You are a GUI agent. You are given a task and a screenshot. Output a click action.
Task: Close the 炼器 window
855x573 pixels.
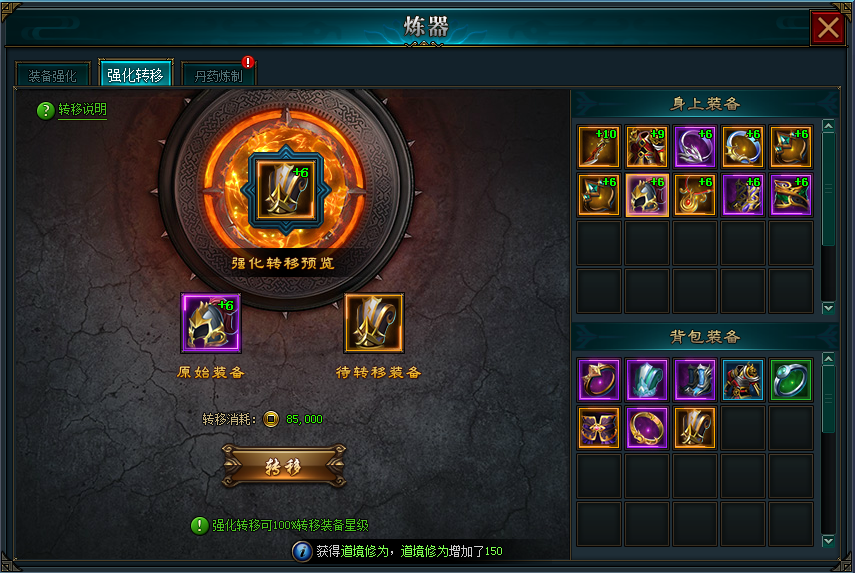point(828,28)
